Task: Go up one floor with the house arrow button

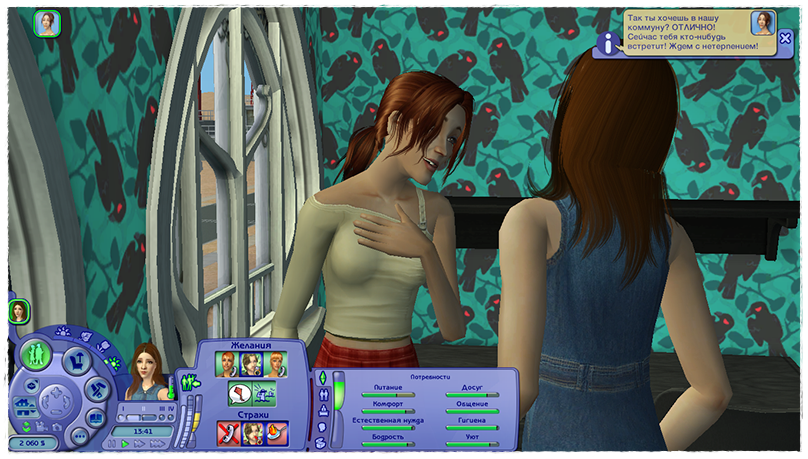Action: tap(22, 404)
